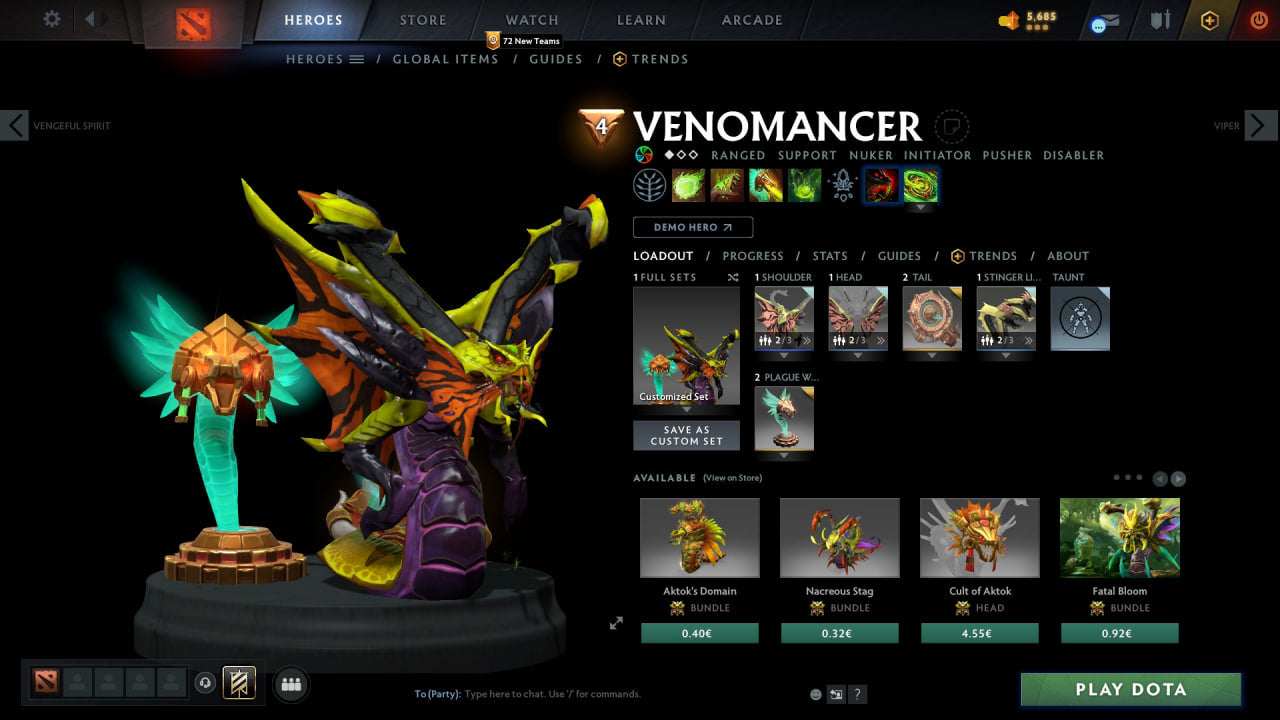Screen dimensions: 1280x720
Task: Open the mail notifications icon
Action: [1103, 21]
